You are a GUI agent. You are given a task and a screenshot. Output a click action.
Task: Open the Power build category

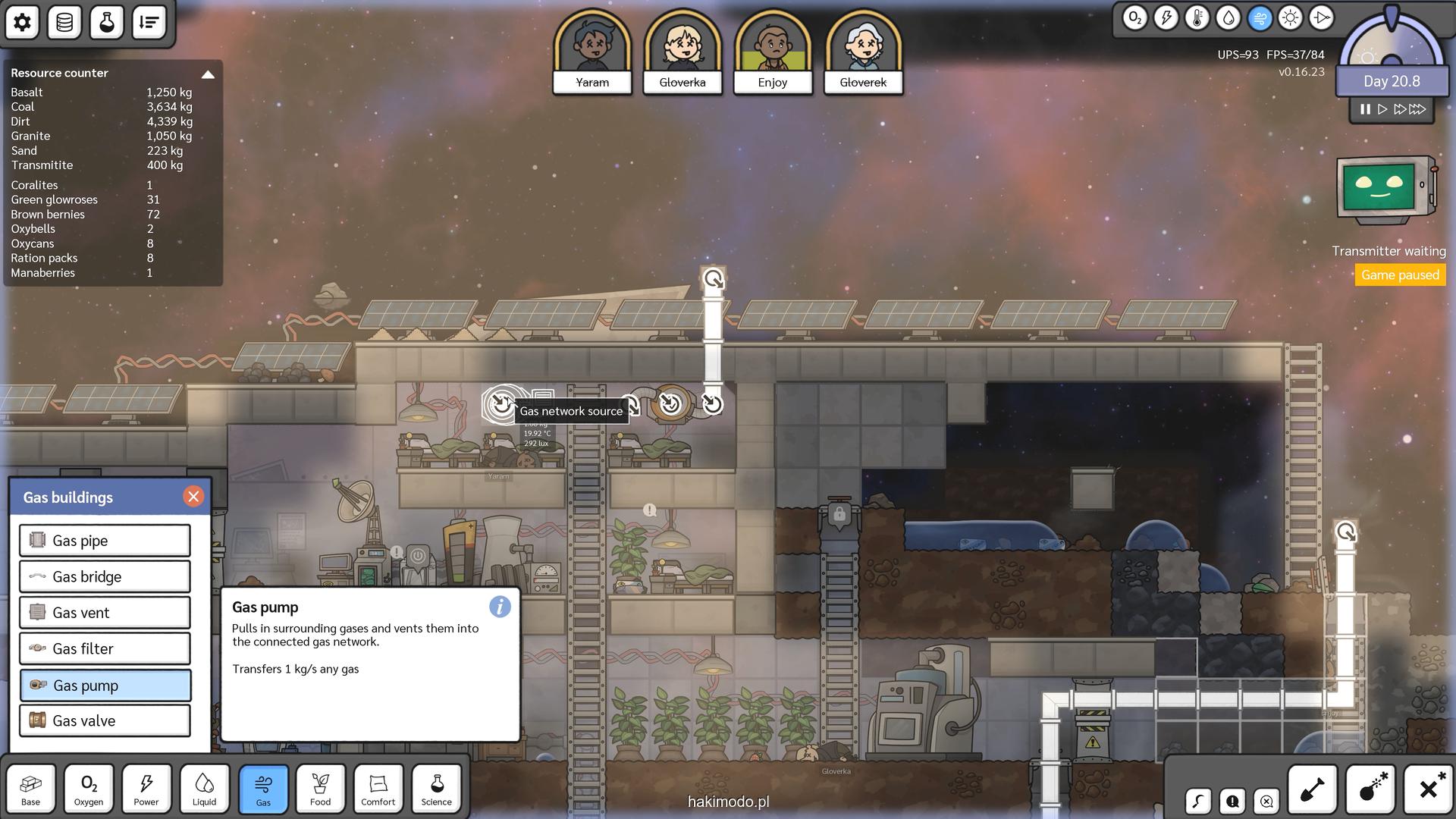146,789
